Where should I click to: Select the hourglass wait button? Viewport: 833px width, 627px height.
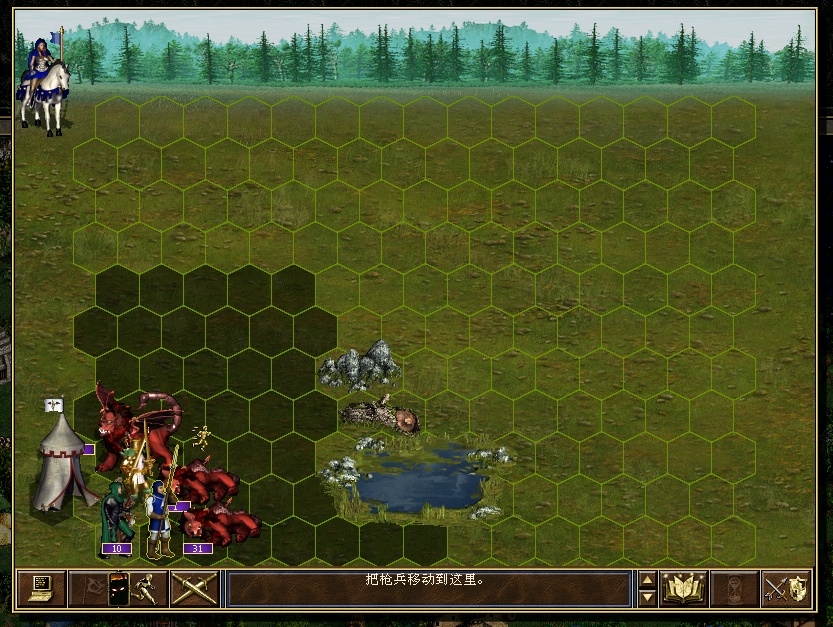pos(734,589)
